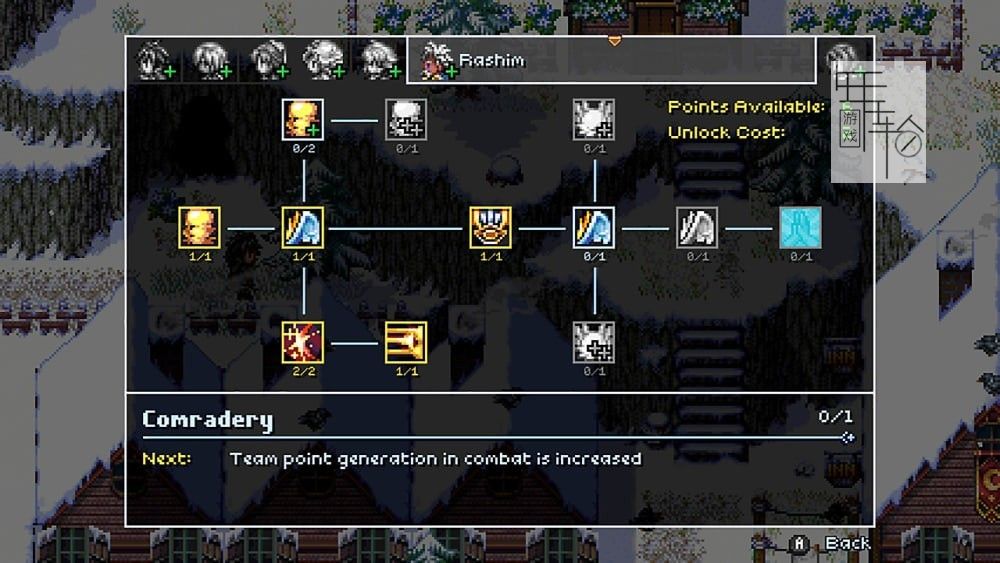Choose the golden triple-beam skill node
Image resolution: width=1000 pixels, height=563 pixels.
click(406, 342)
